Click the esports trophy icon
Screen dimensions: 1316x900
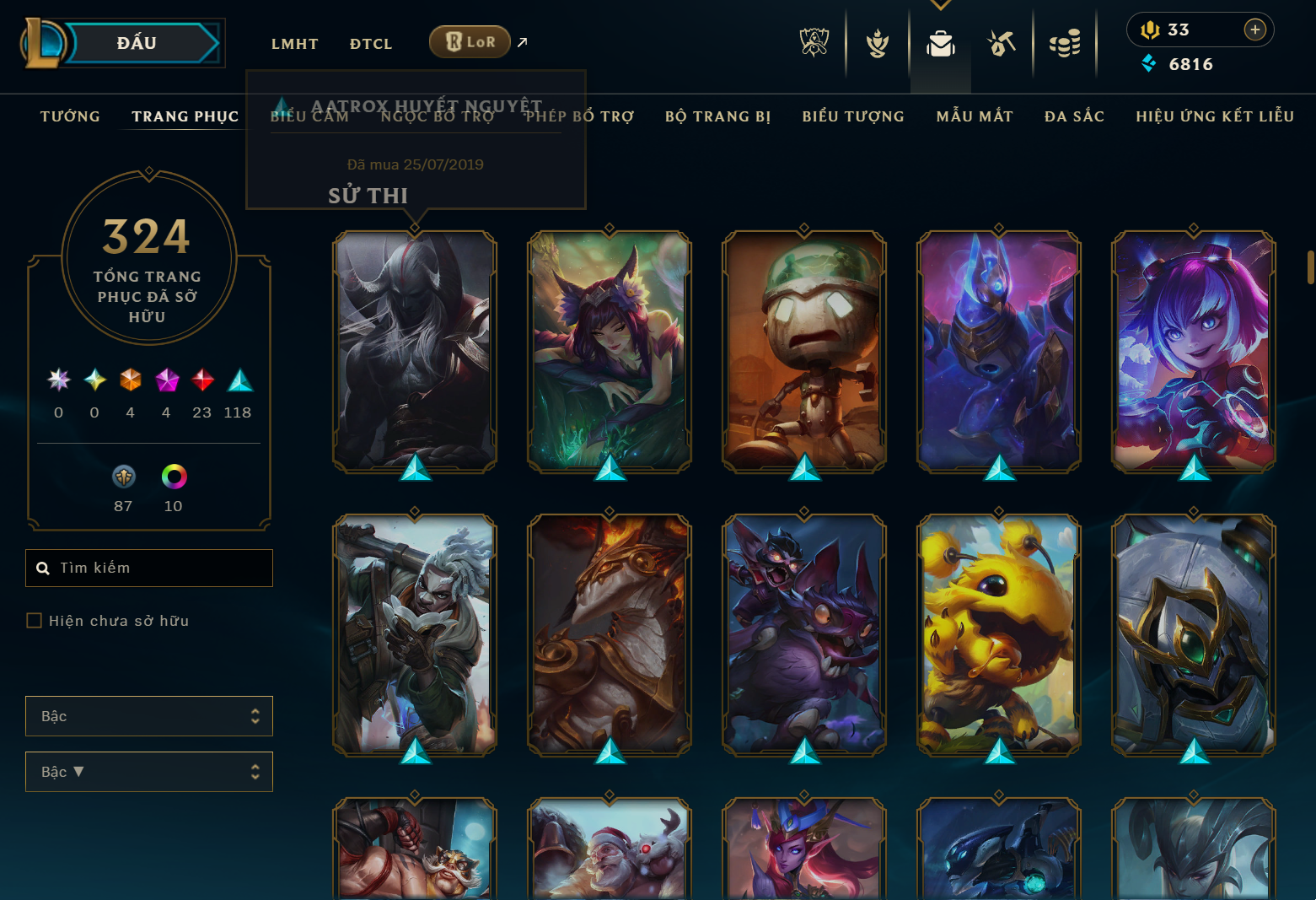point(814,44)
